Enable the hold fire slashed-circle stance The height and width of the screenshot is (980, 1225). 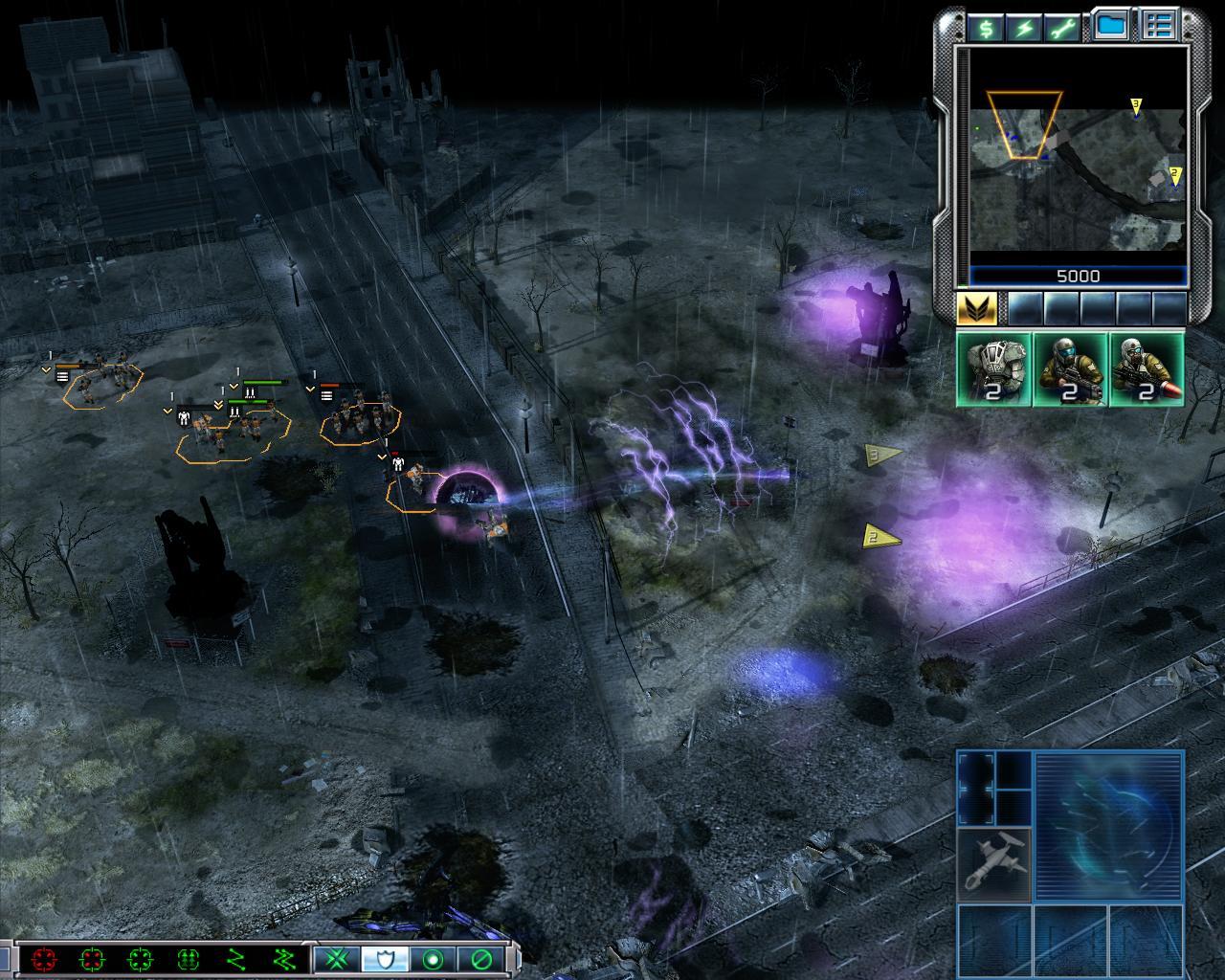(x=480, y=958)
